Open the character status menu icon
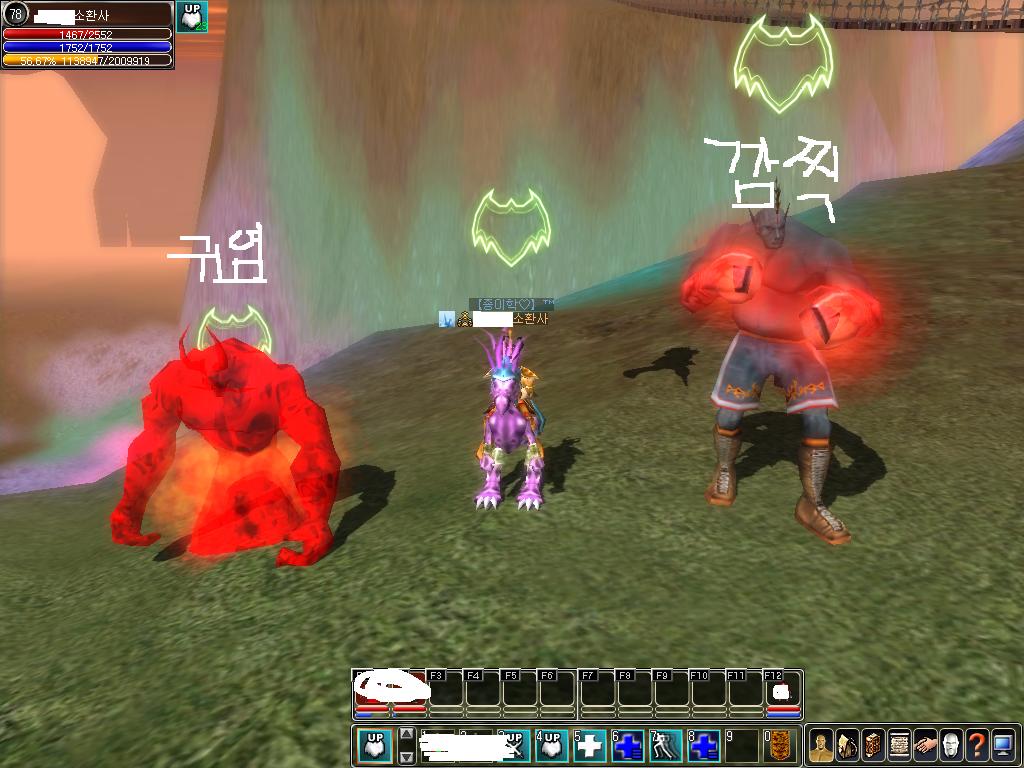Image resolution: width=1024 pixels, height=768 pixels. [821, 746]
